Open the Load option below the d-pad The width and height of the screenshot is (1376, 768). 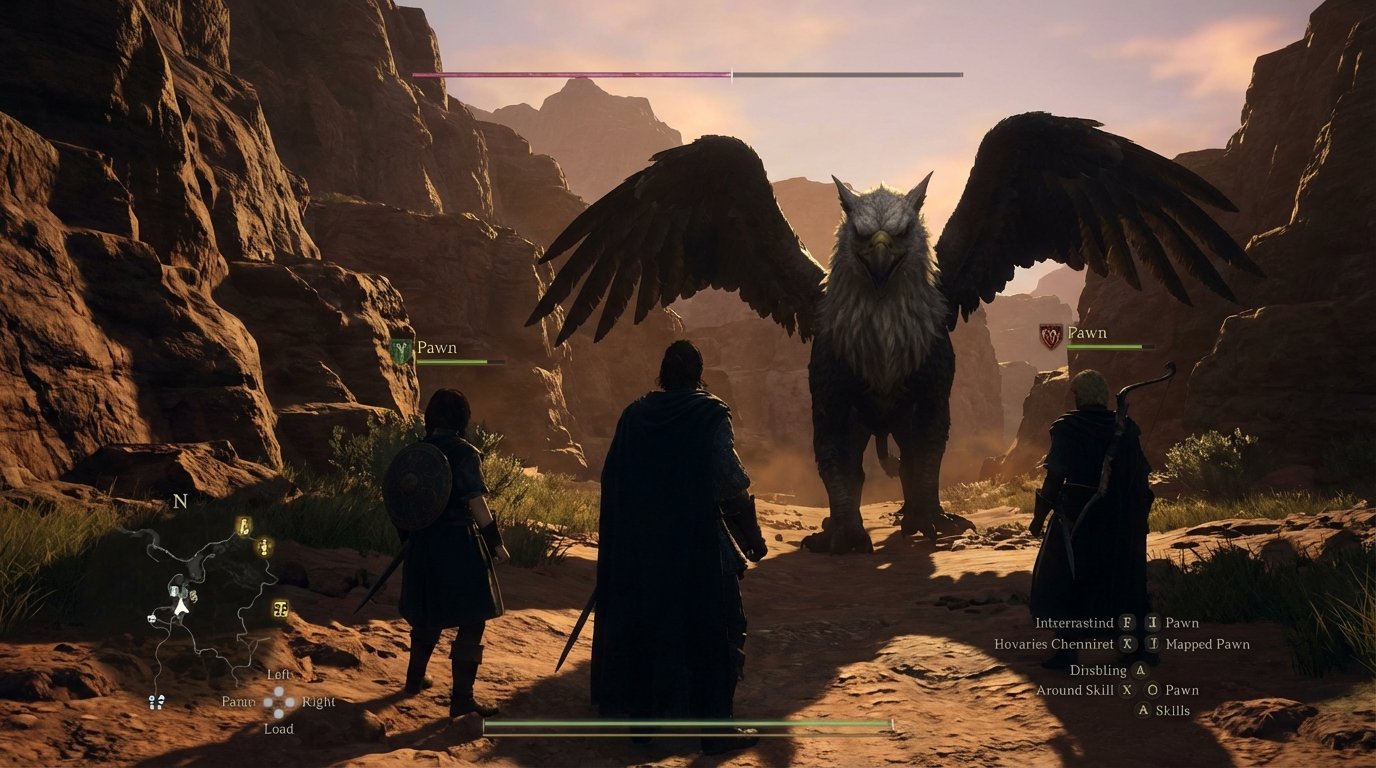click(278, 729)
